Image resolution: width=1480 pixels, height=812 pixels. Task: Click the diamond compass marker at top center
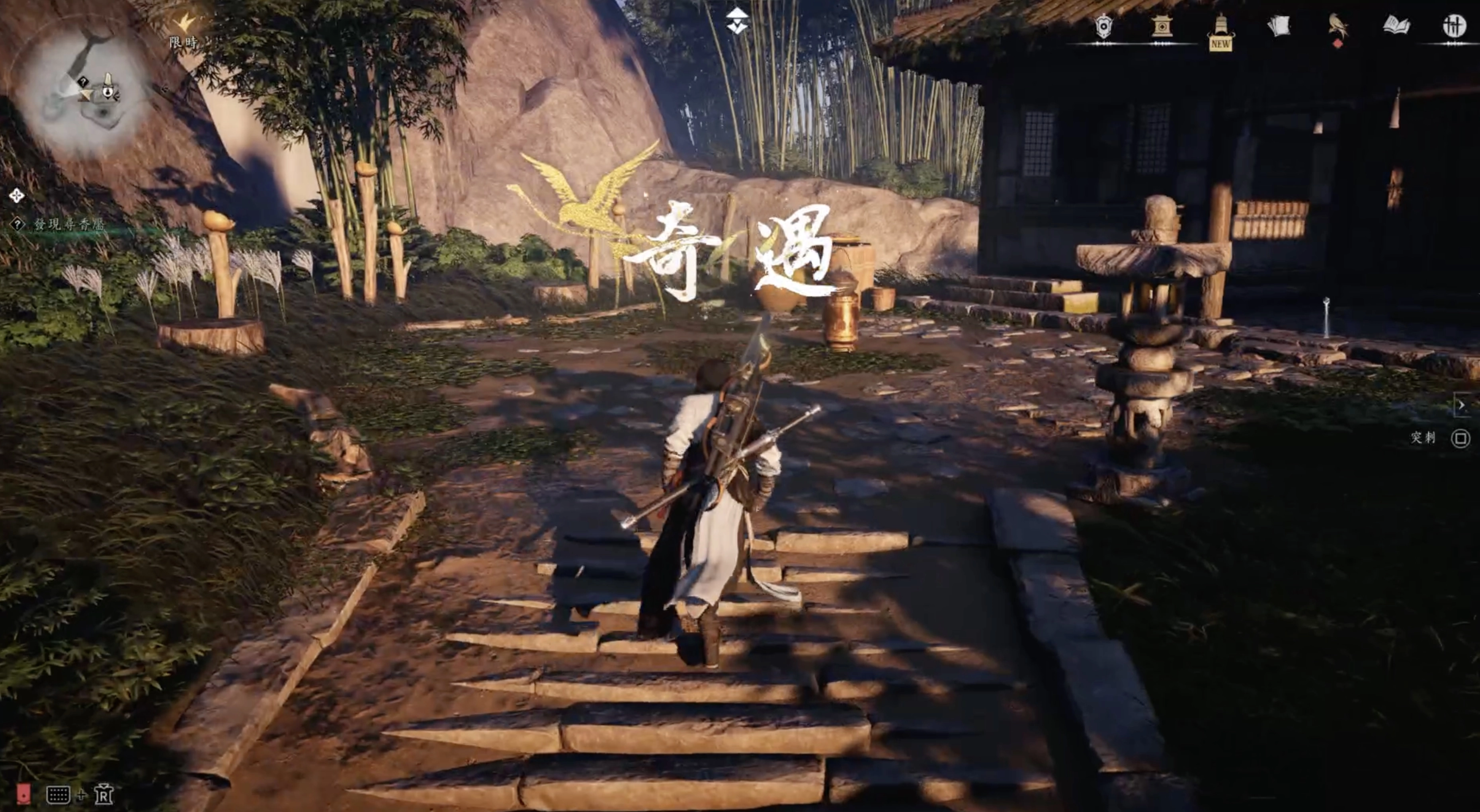737,21
